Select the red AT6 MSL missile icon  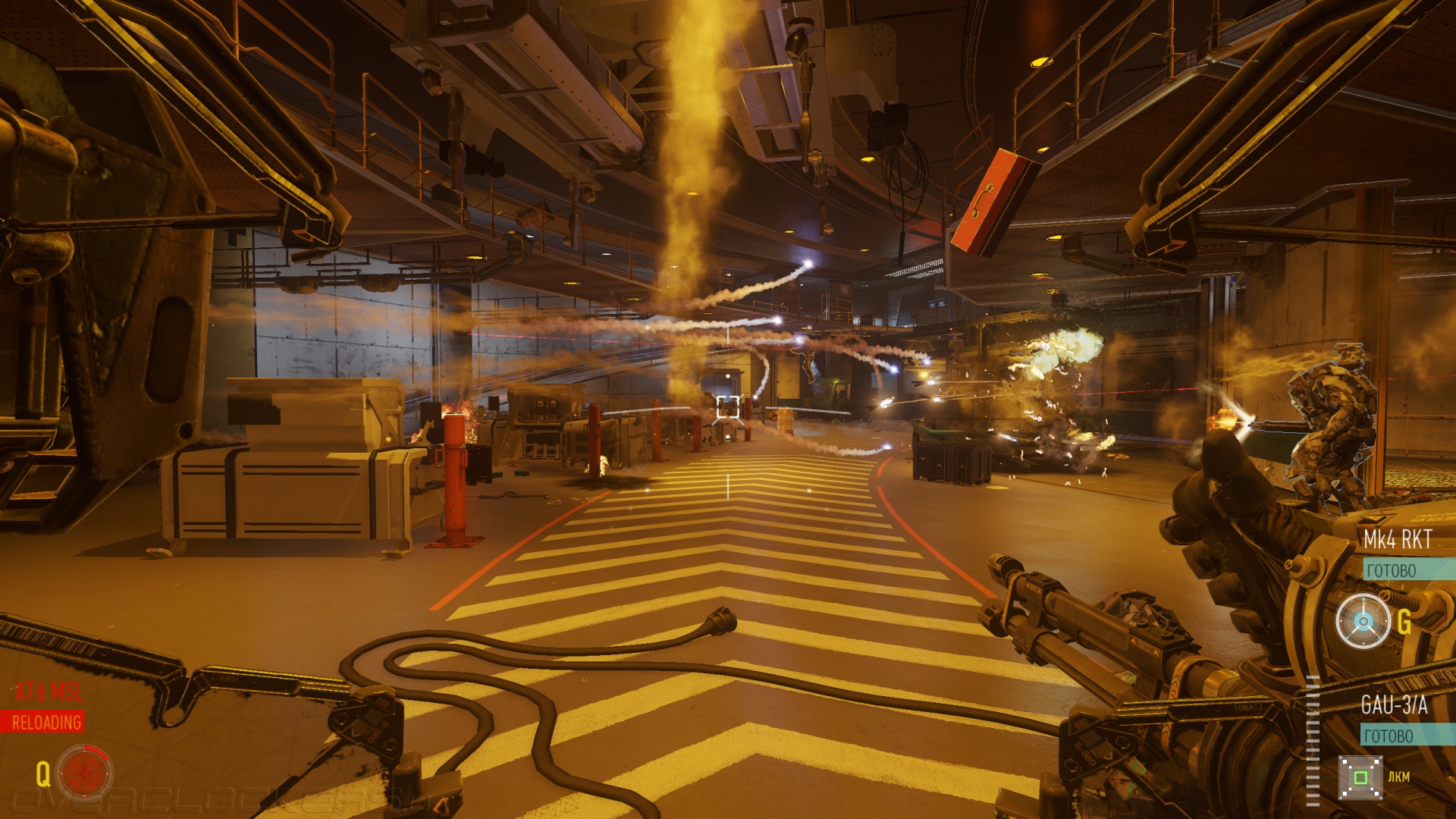[84, 773]
